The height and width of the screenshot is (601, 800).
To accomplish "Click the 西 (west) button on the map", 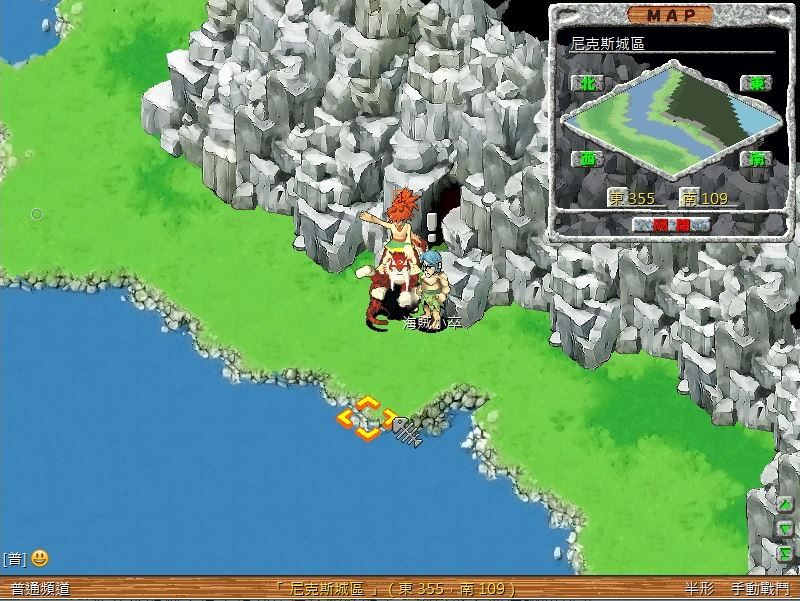I will (x=587, y=159).
